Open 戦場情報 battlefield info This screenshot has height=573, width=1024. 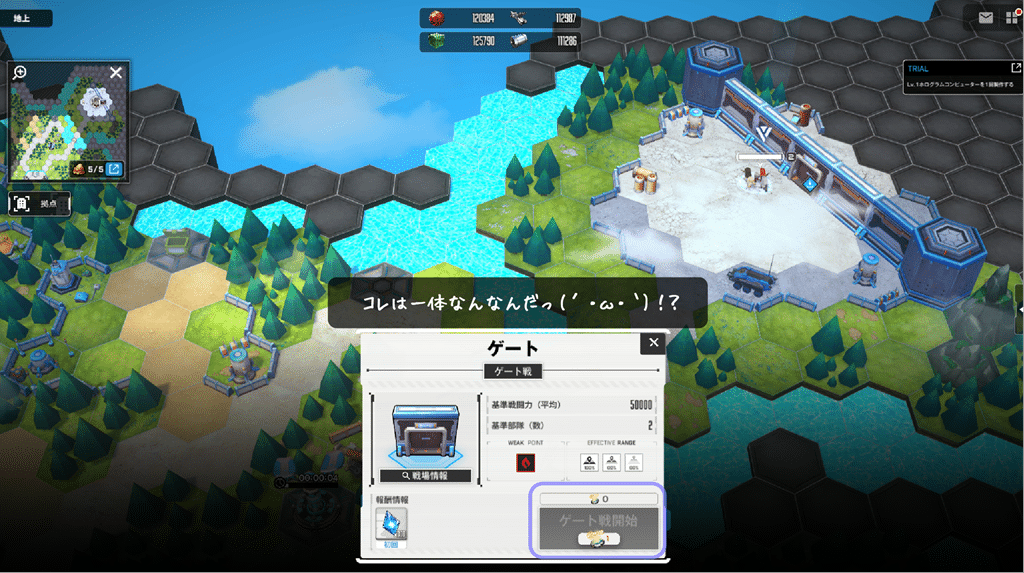(425, 476)
